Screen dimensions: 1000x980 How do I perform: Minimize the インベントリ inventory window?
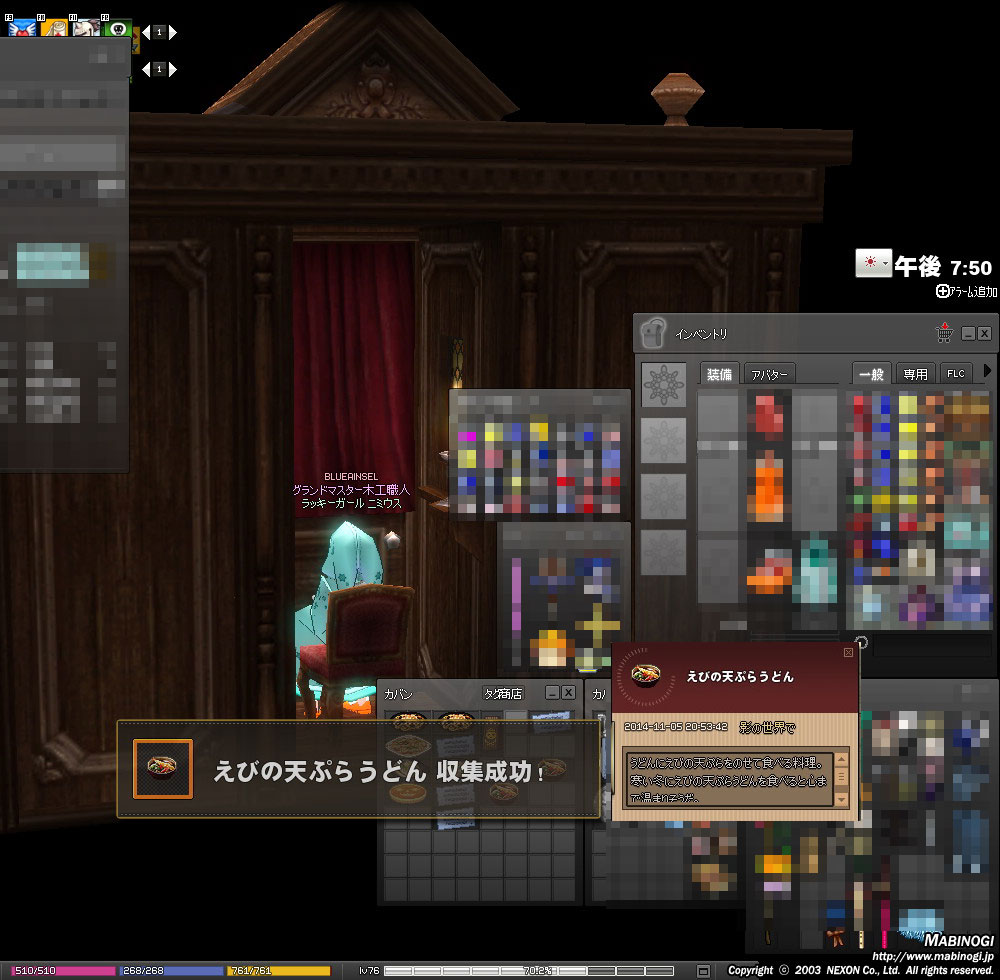(968, 333)
